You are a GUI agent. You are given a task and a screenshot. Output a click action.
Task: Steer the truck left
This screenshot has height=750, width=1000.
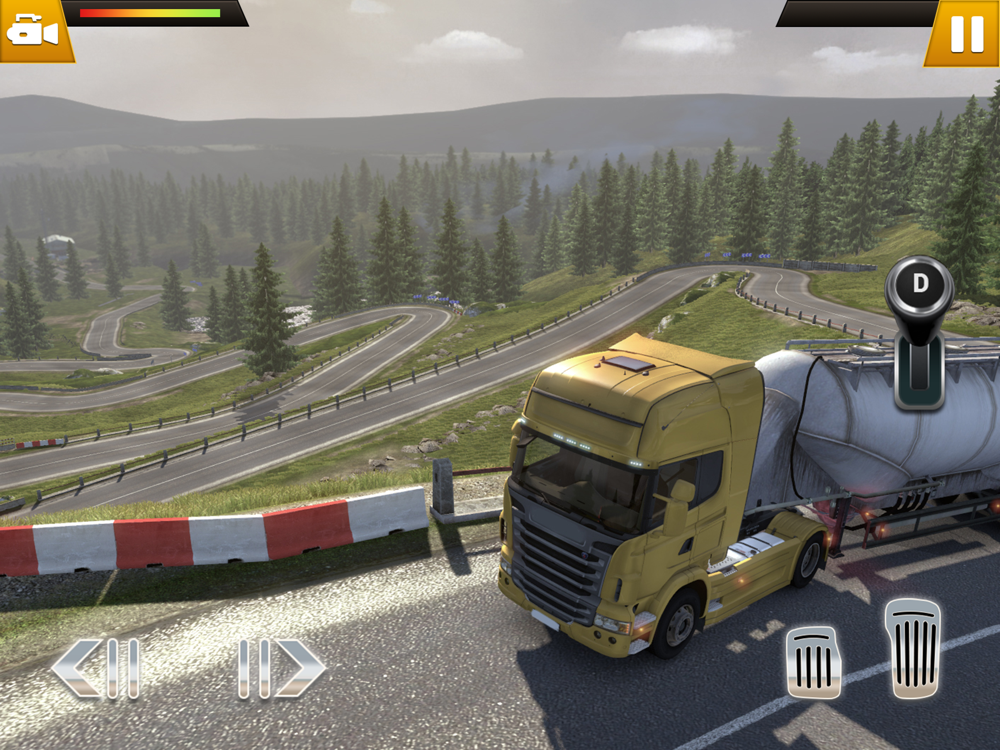tap(96, 668)
